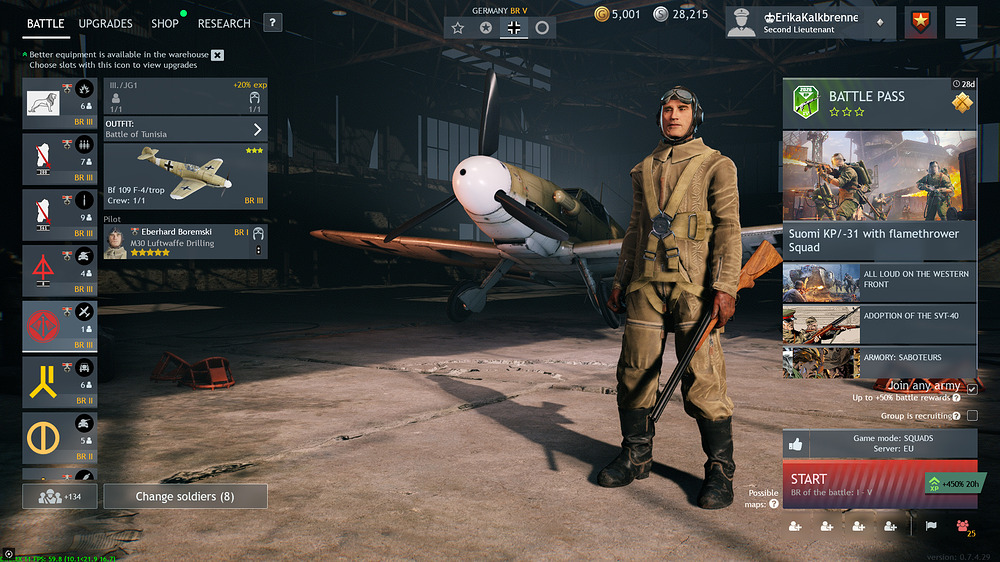Switch to the Upgrades tab

click(x=105, y=23)
